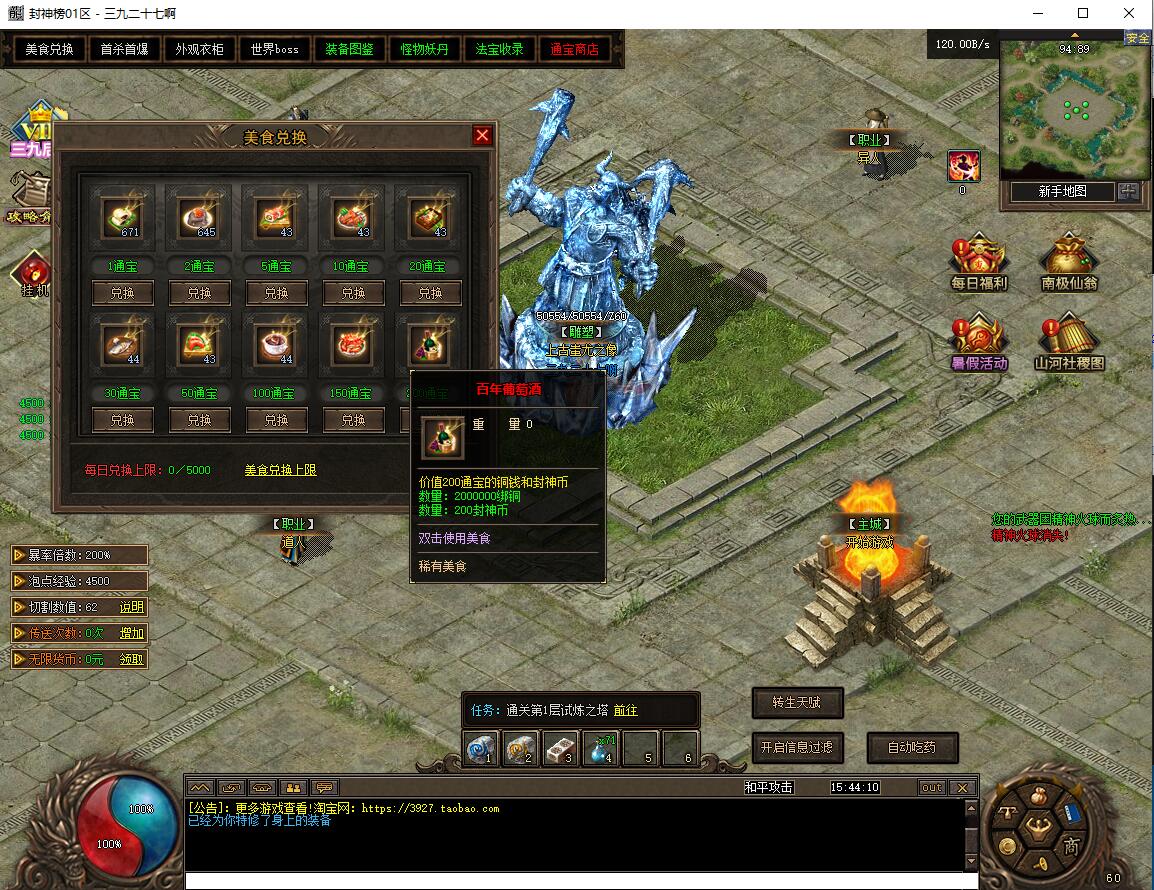Open the 怪物妖丹 menu

coord(424,49)
